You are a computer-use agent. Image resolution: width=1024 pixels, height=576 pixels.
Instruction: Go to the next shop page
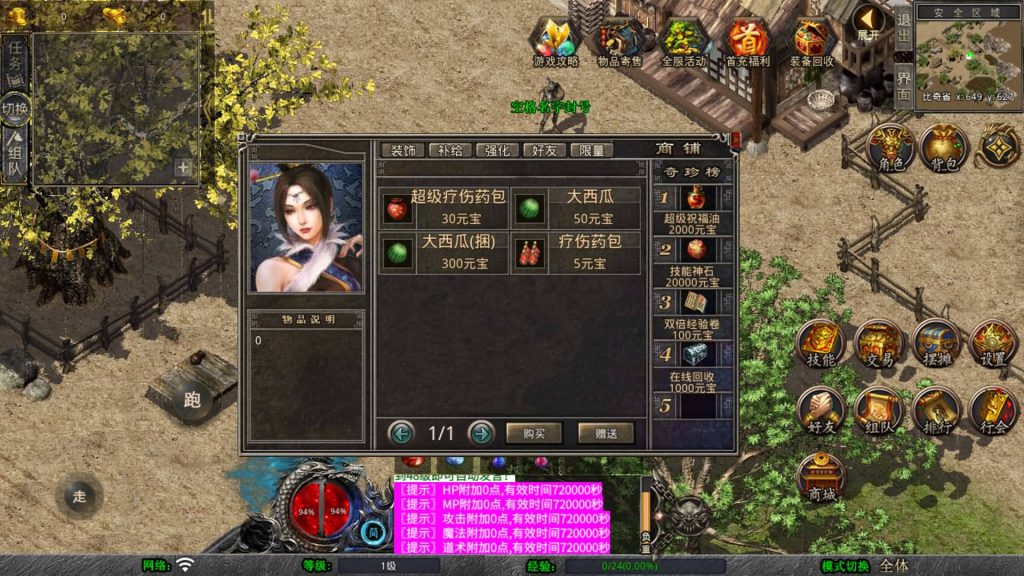tap(482, 433)
